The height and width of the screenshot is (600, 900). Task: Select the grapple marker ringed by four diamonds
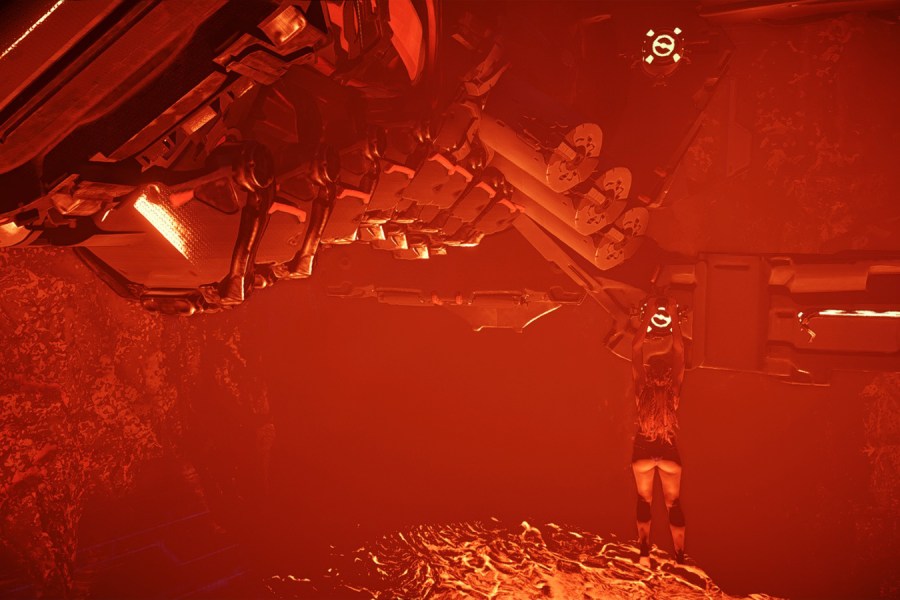click(662, 46)
